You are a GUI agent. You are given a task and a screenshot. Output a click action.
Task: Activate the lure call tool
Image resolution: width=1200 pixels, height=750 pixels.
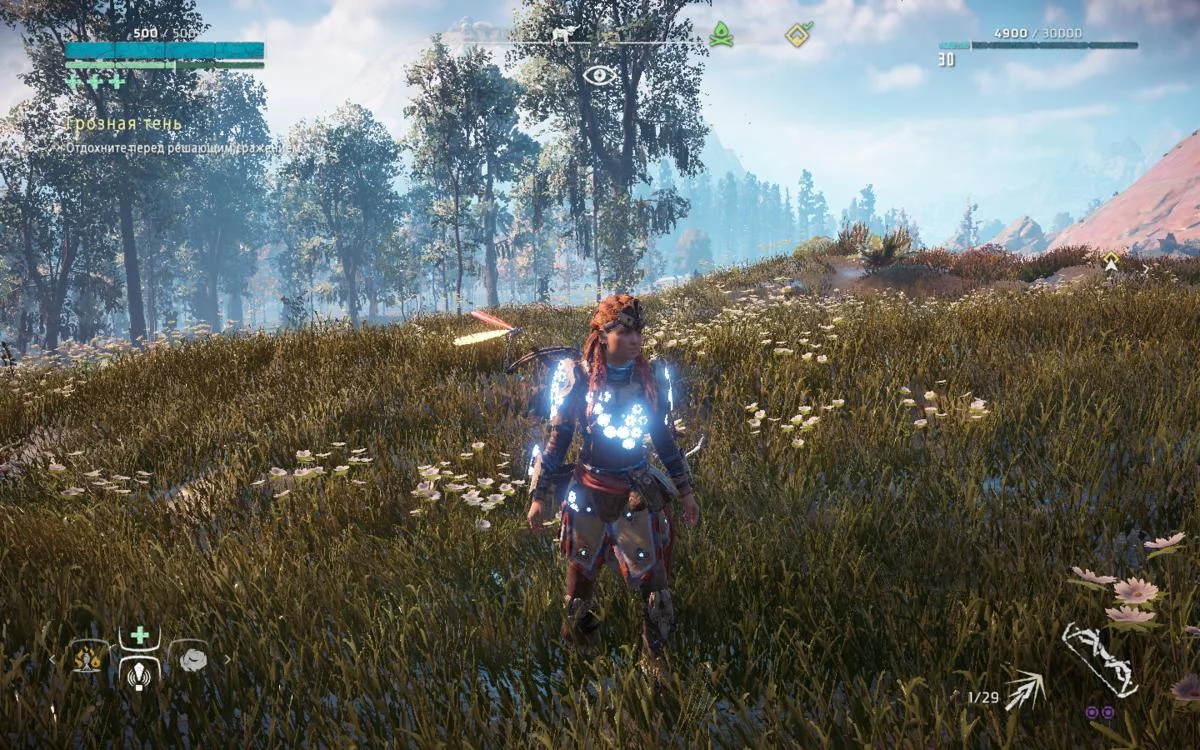click(x=140, y=675)
